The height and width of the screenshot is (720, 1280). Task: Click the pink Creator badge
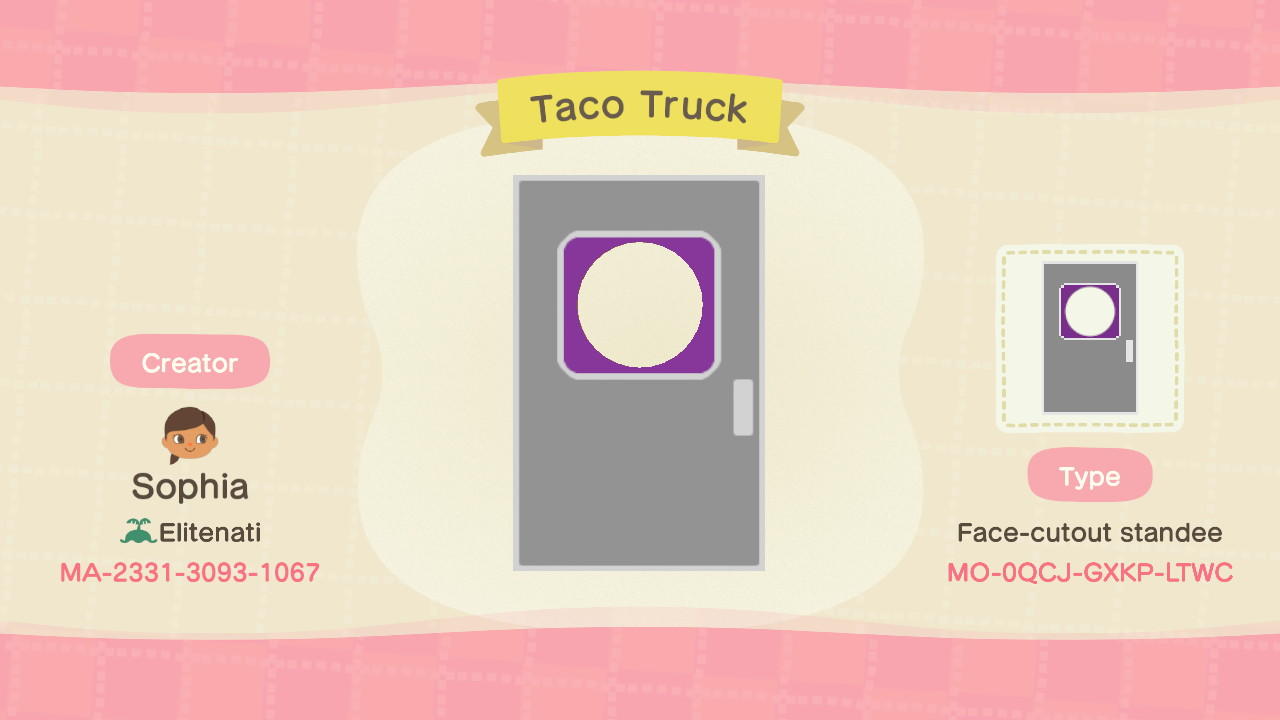tap(189, 361)
